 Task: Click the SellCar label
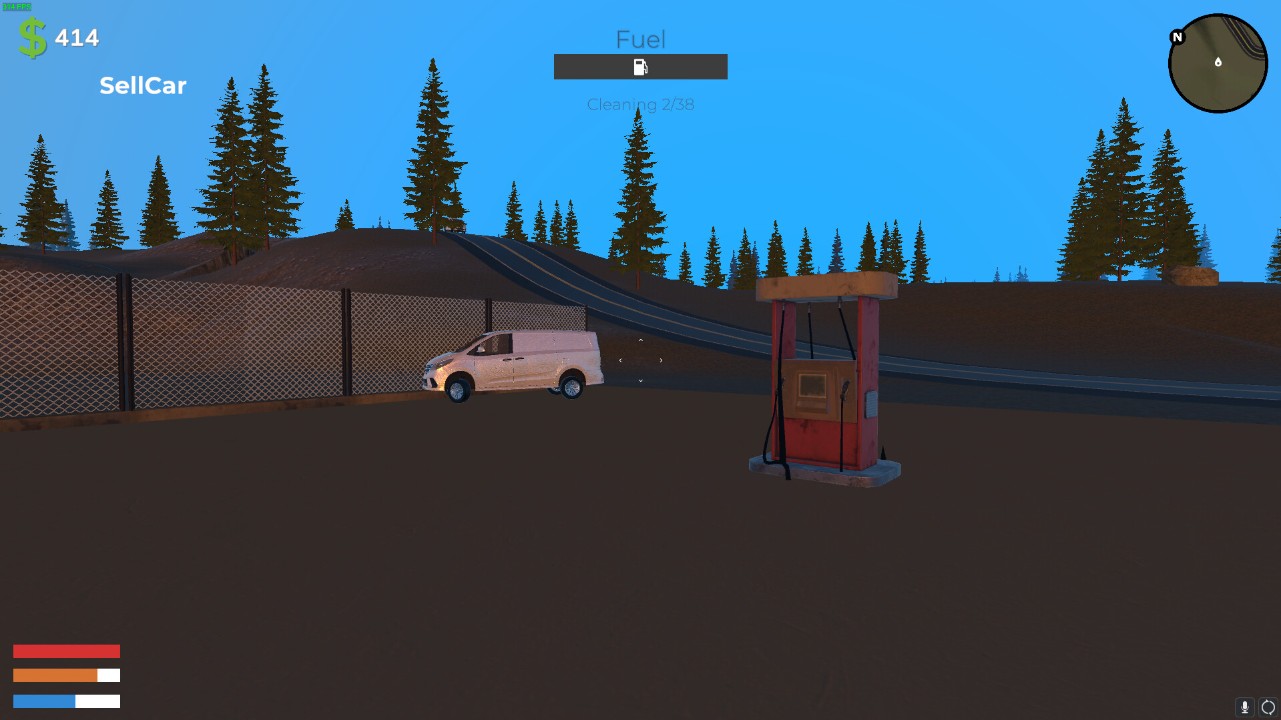[143, 86]
